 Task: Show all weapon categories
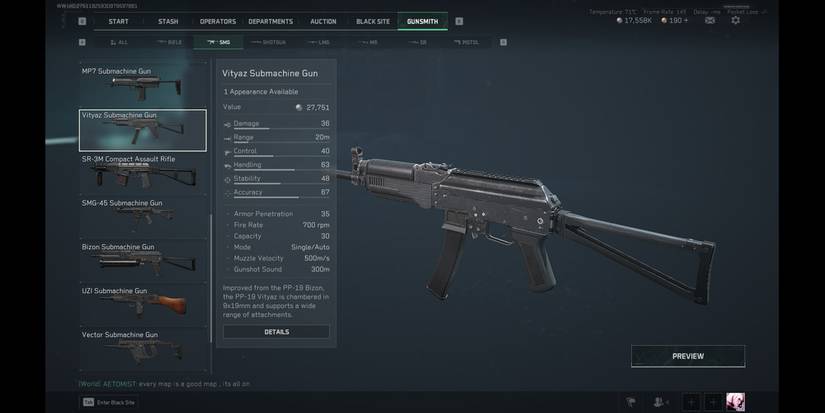pyautogui.click(x=118, y=42)
